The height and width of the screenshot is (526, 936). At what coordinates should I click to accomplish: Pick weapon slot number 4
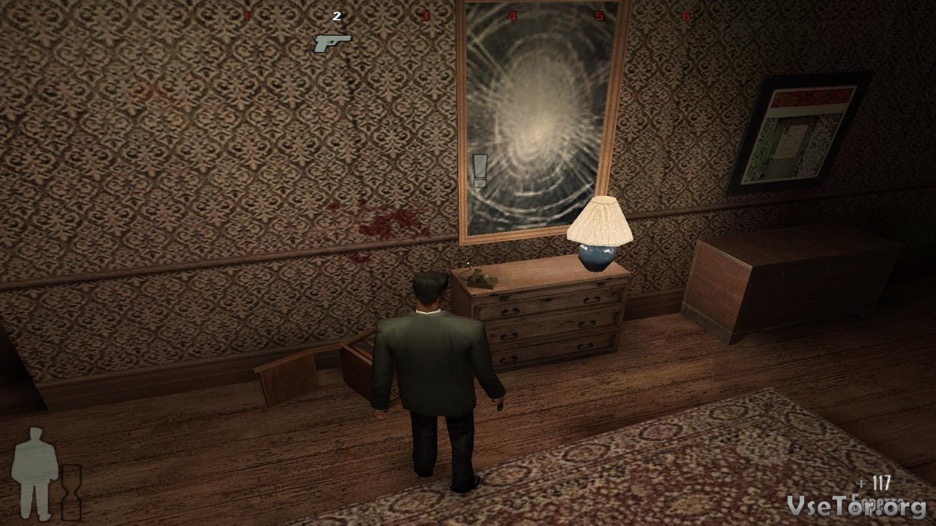point(512,16)
